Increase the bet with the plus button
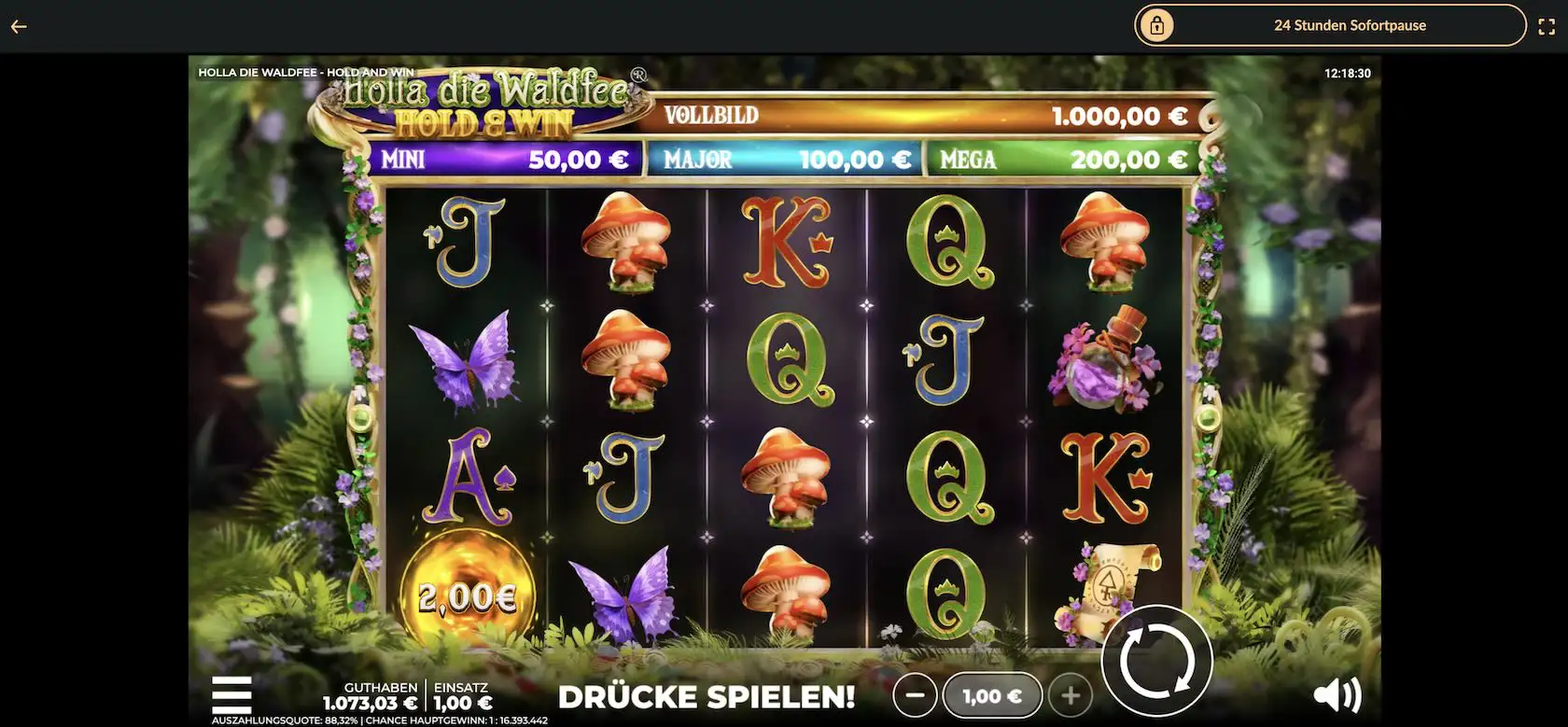 tap(1071, 695)
